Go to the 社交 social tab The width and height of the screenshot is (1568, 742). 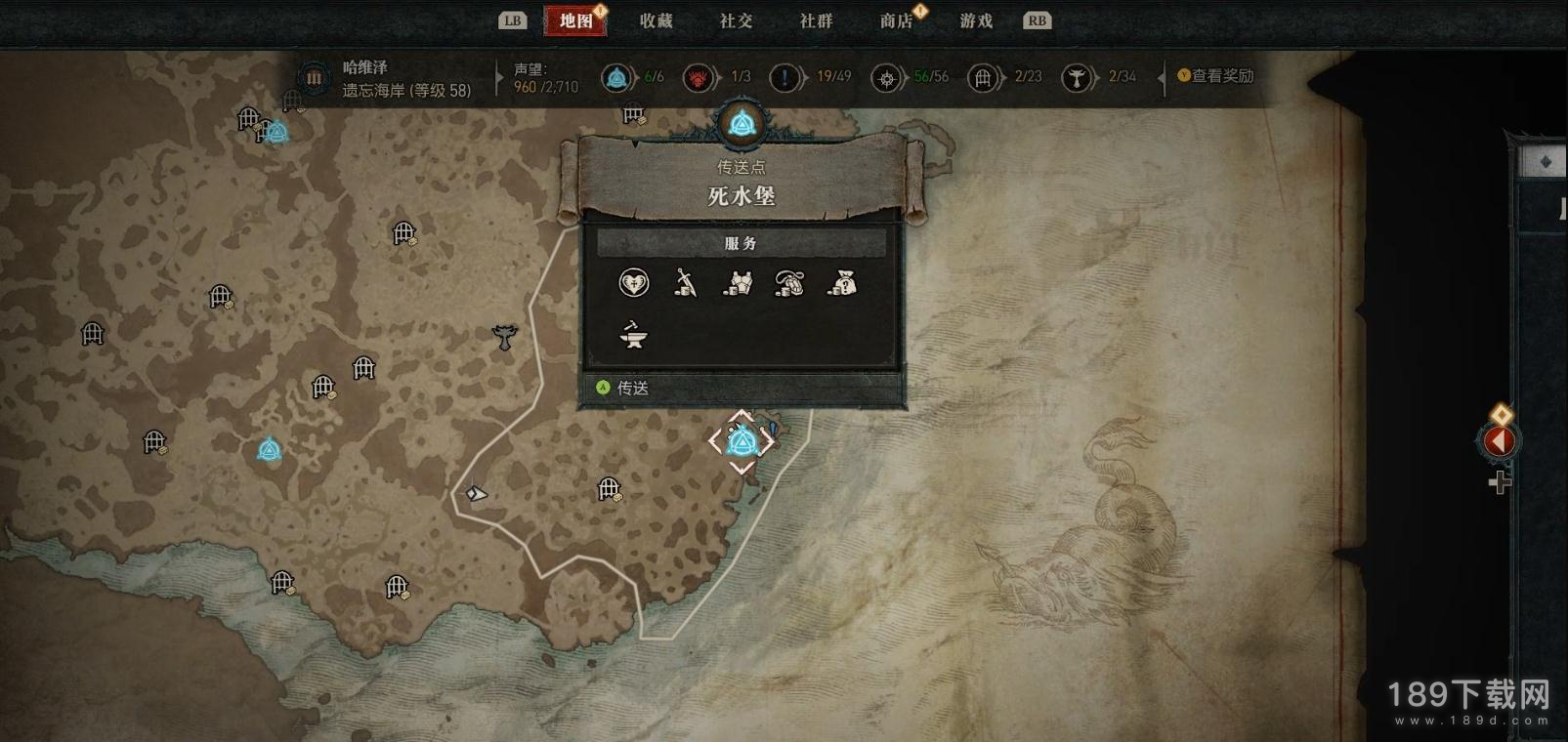[736, 21]
